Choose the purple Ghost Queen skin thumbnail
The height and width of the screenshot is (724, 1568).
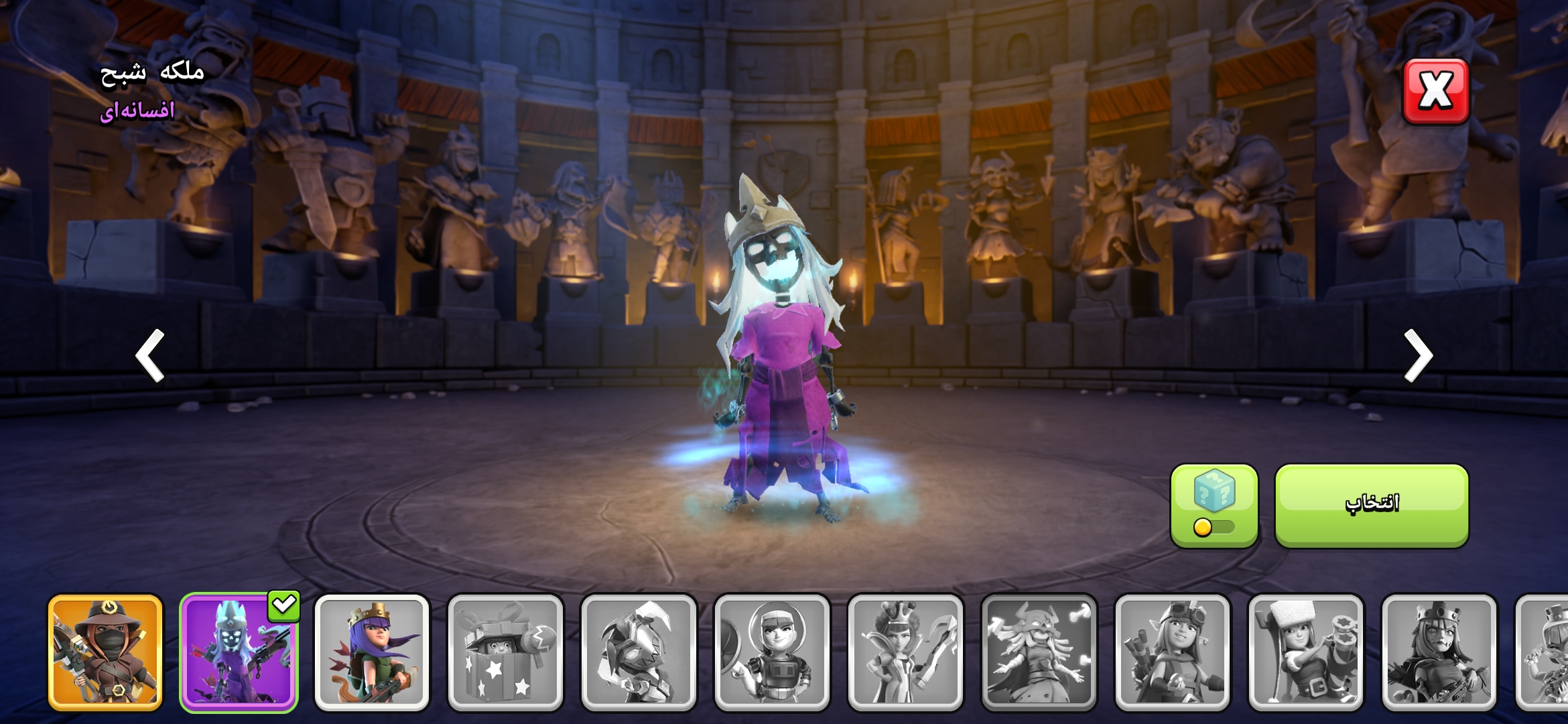tap(239, 652)
